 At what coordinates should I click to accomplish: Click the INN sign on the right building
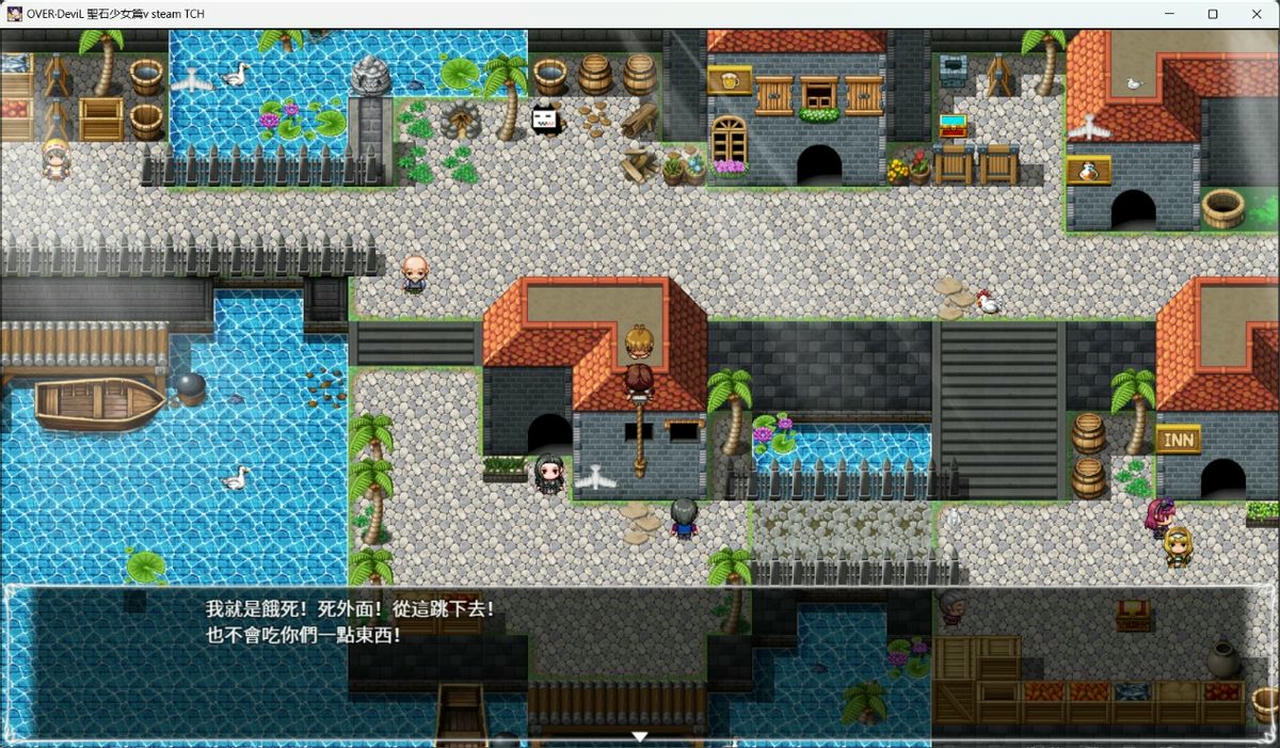1178,437
